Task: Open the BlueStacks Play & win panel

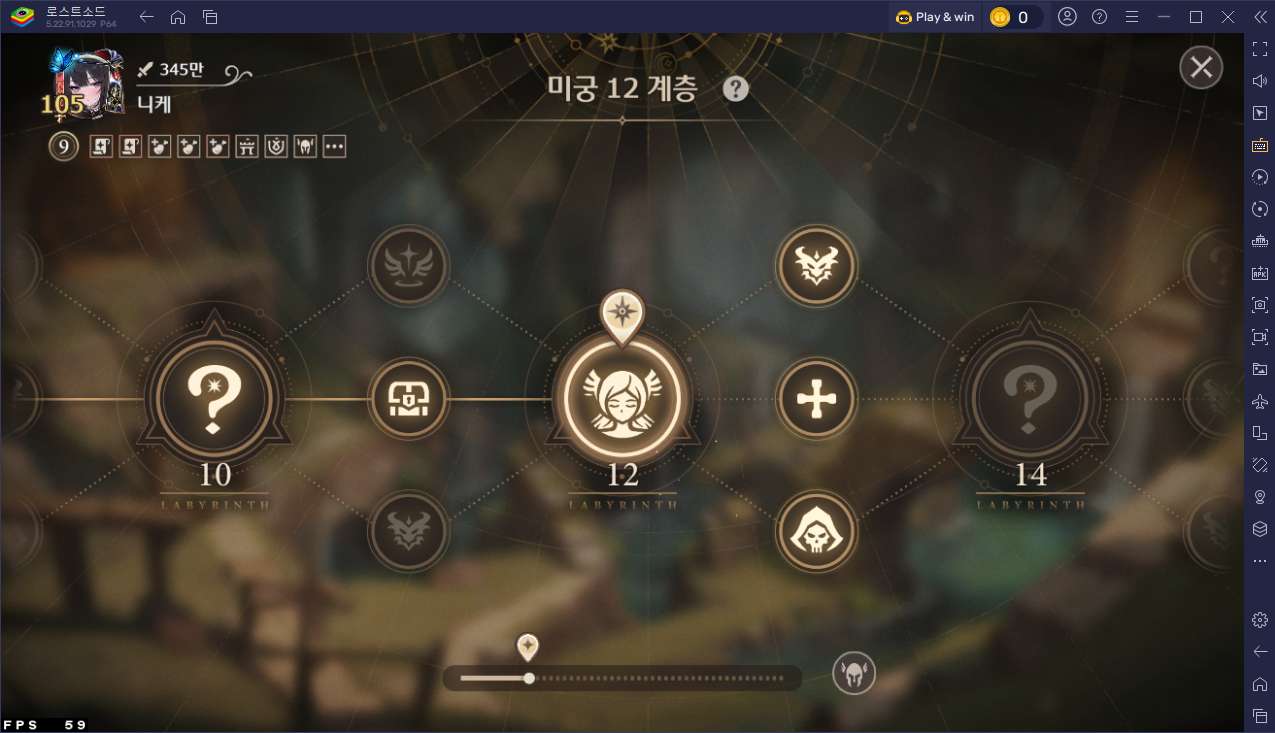Action: pyautogui.click(x=935, y=17)
